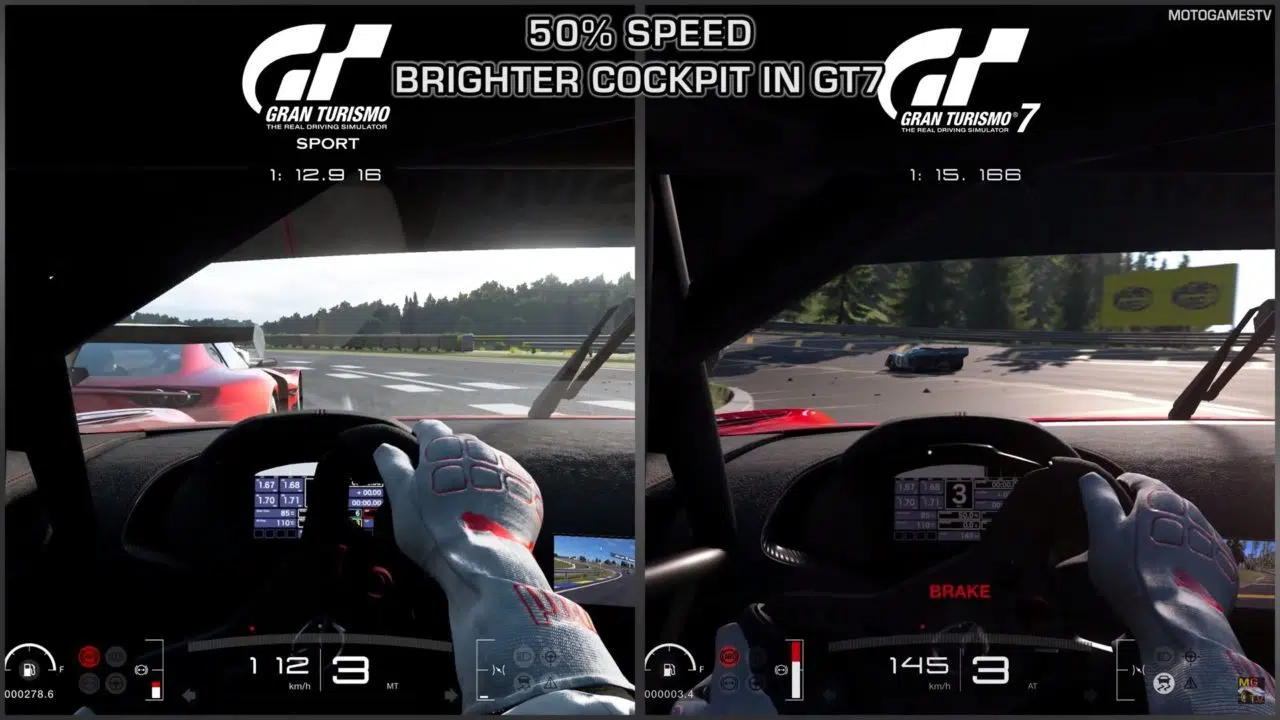Select the fuel gauge icon on GT Sport HUD

[x=29, y=670]
